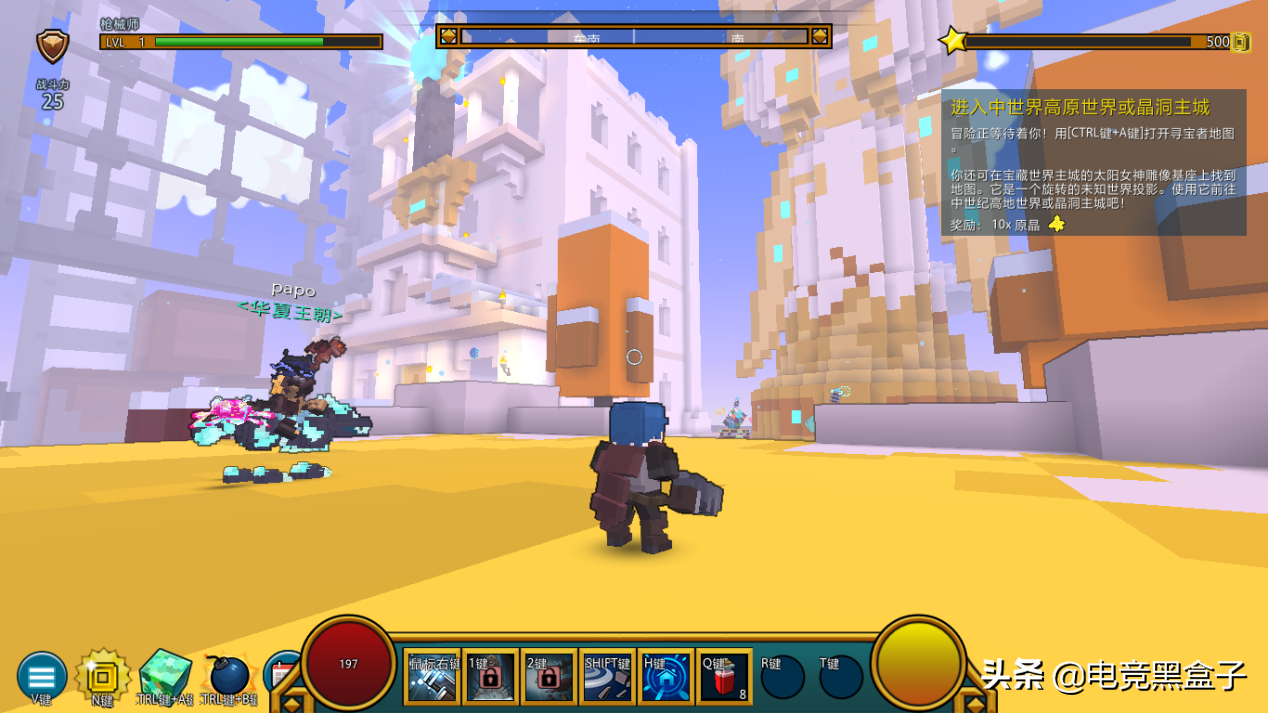Click the blue house teleport home icon
Image resolution: width=1268 pixels, height=713 pixels.
click(x=666, y=677)
